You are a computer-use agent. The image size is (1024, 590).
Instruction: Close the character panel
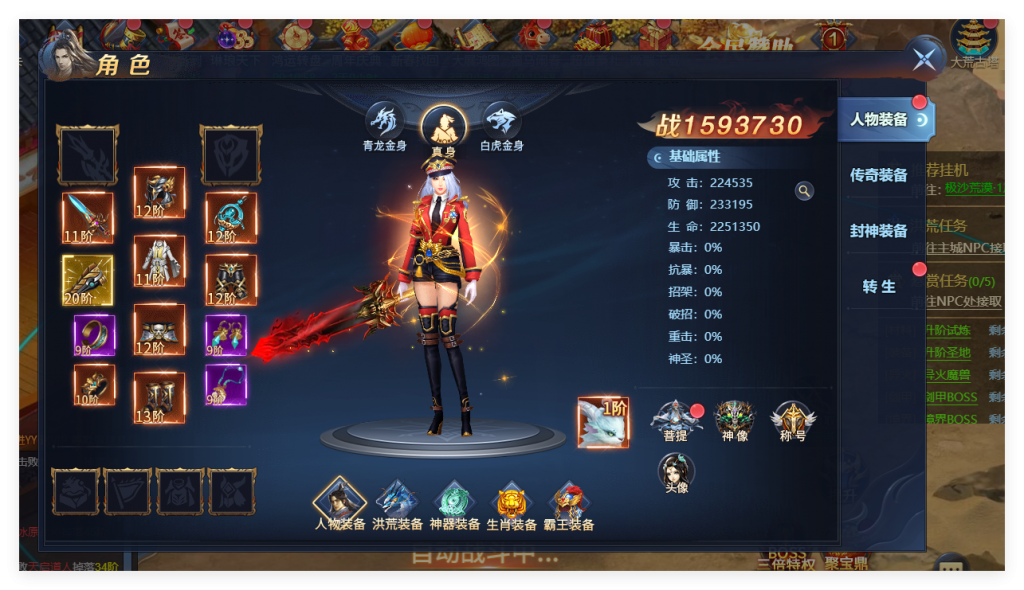[x=924, y=59]
